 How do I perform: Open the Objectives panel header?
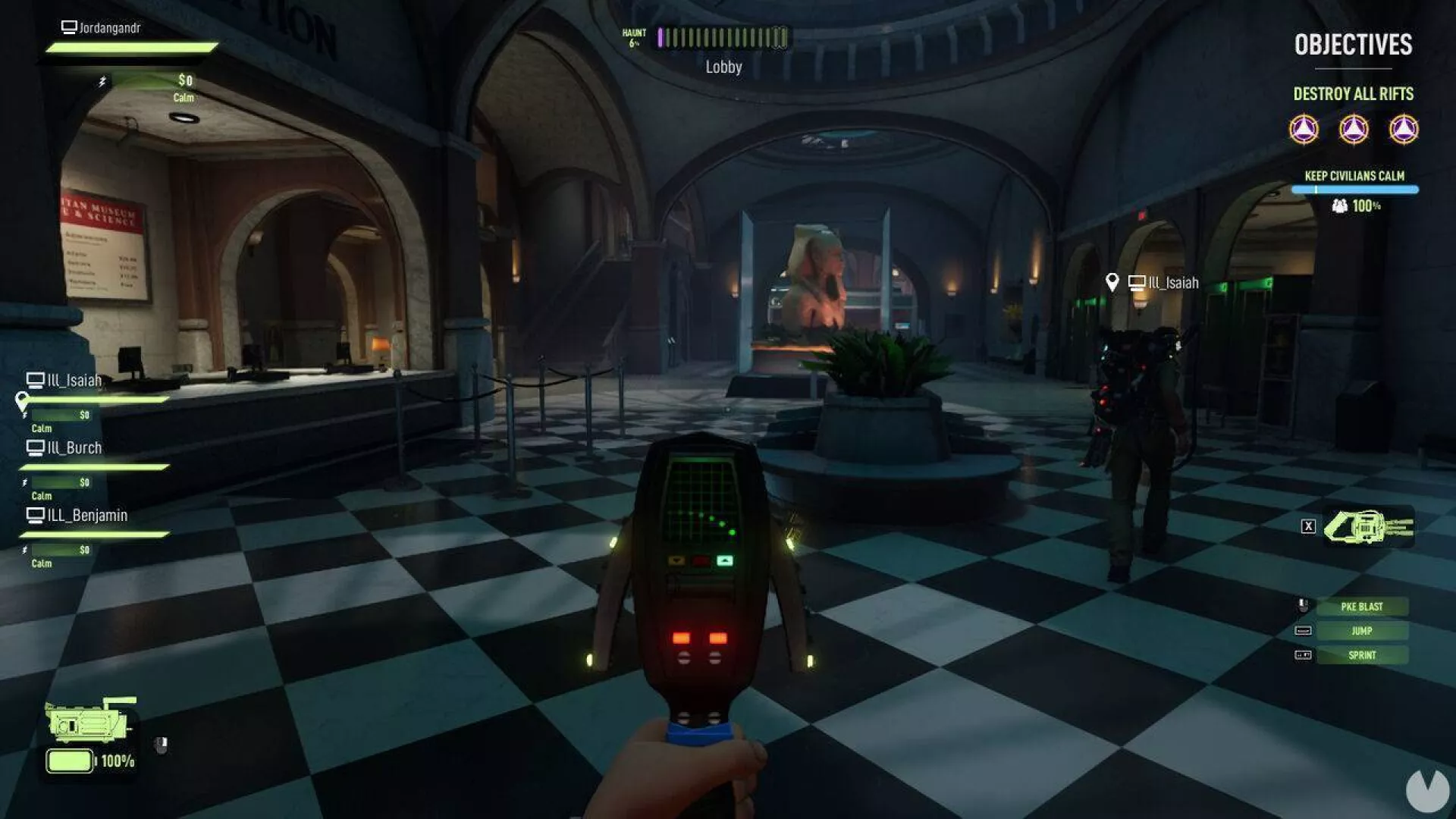[1353, 45]
